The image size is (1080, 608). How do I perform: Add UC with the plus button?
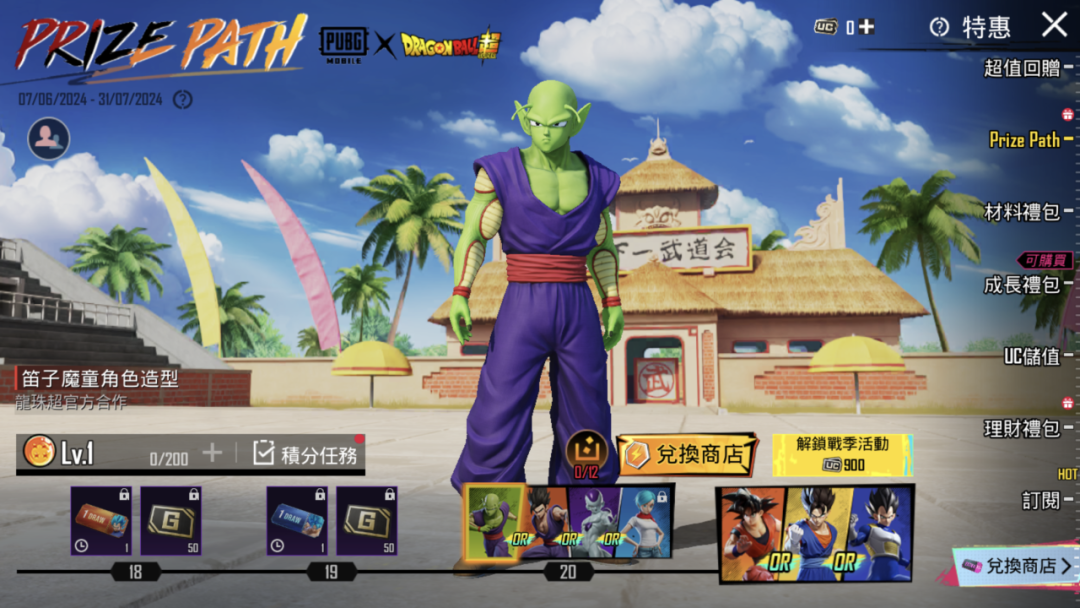click(866, 27)
